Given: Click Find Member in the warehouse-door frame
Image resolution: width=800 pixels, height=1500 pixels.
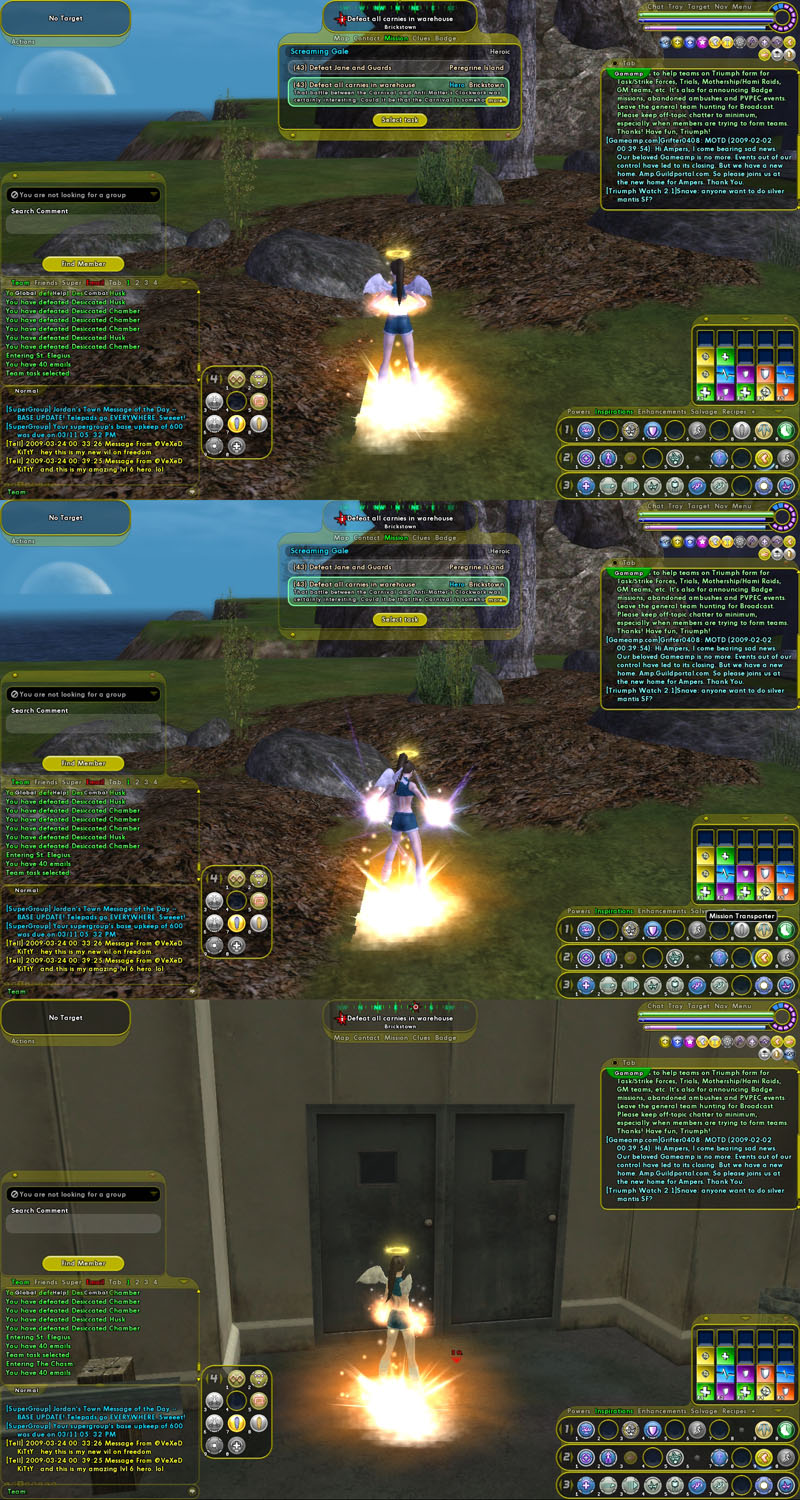Looking at the screenshot, I should 83,1263.
